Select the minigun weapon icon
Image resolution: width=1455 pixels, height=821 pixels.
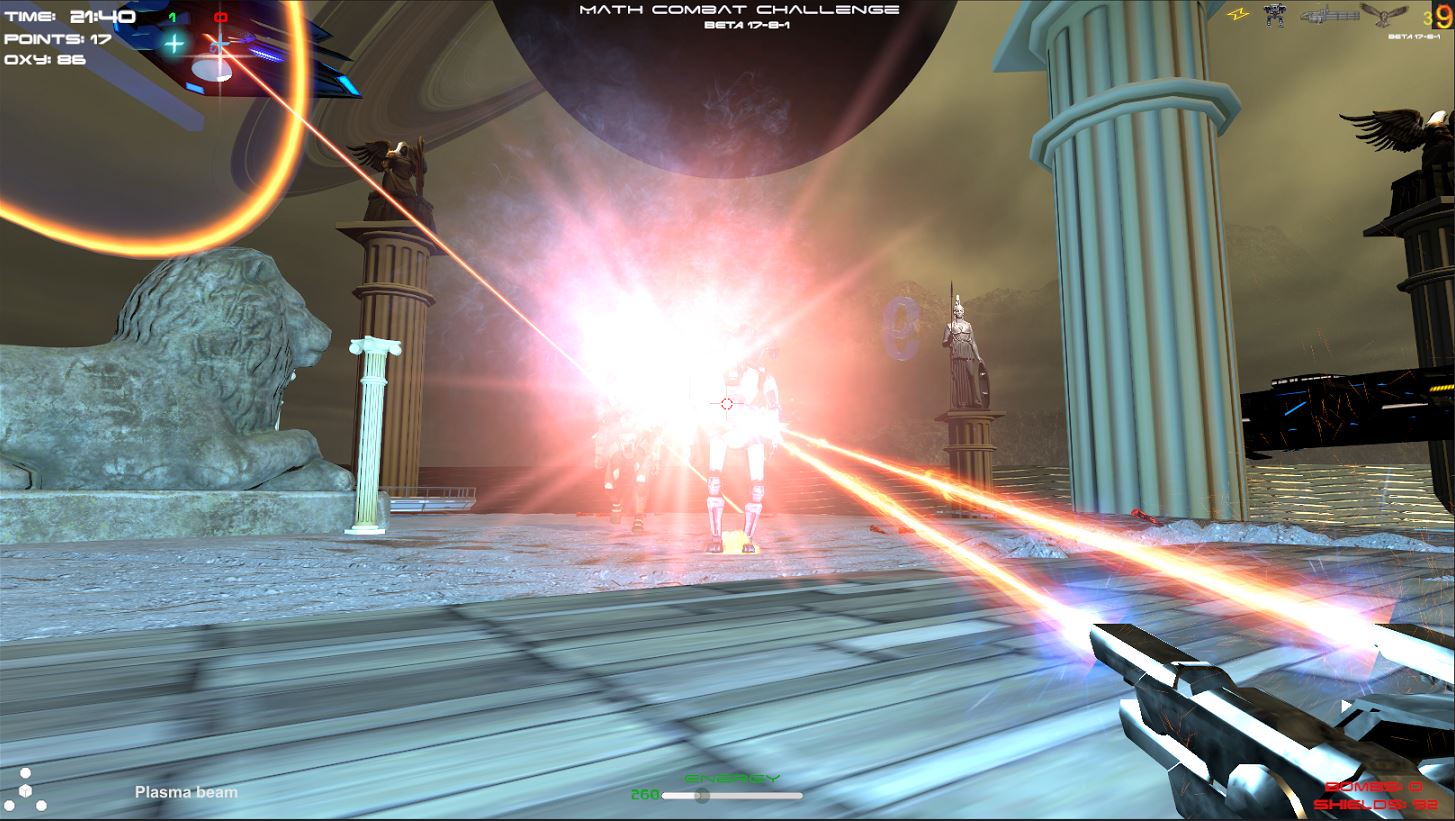[x=1329, y=14]
